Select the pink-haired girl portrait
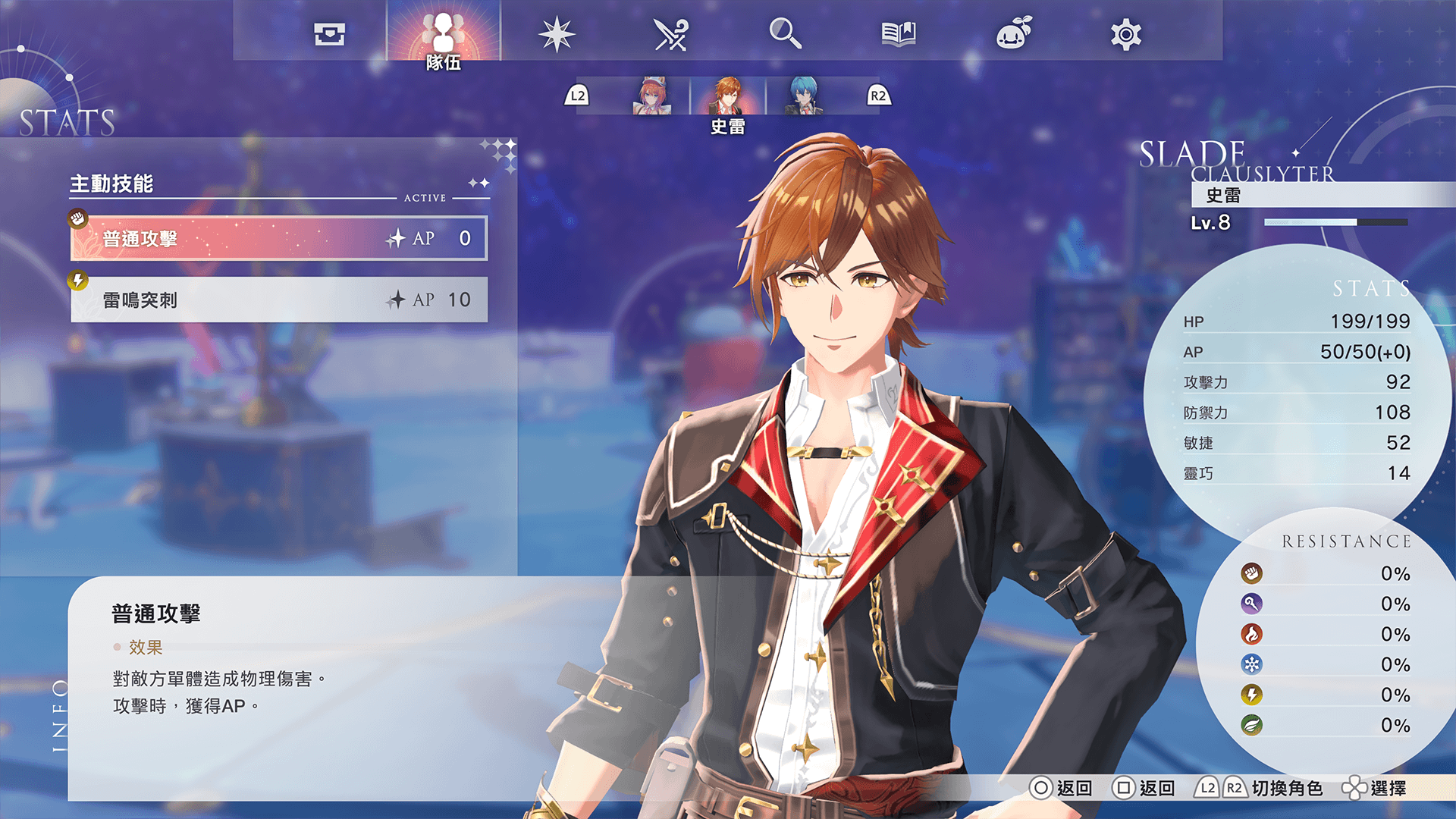This screenshot has width=1456, height=819. tap(651, 96)
